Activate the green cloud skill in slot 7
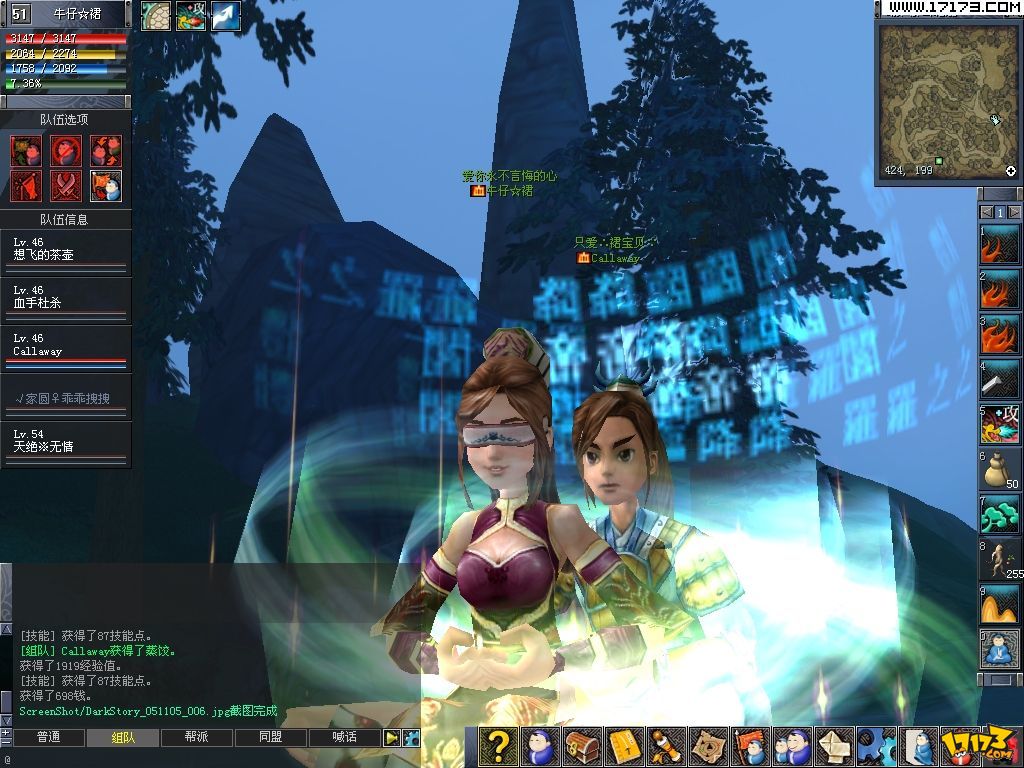Image resolution: width=1024 pixels, height=768 pixels. [x=999, y=513]
